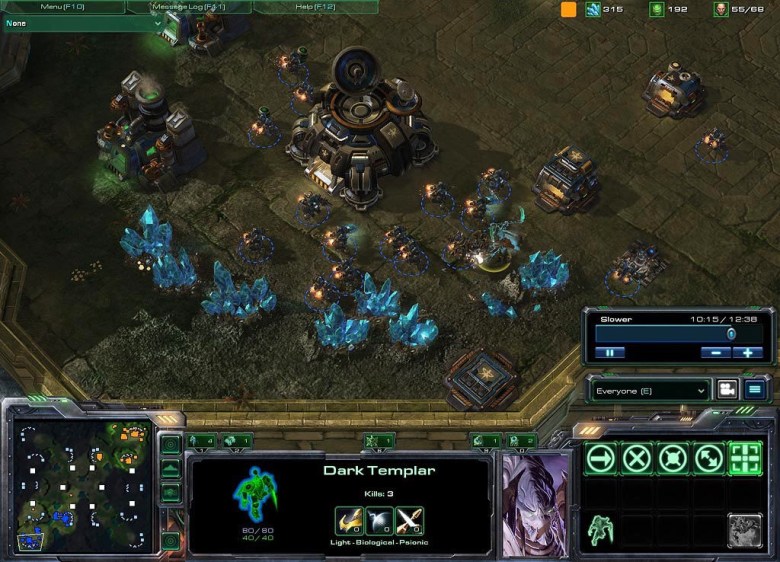
Task: Select the Attack command
Action: pyautogui.click(x=744, y=458)
